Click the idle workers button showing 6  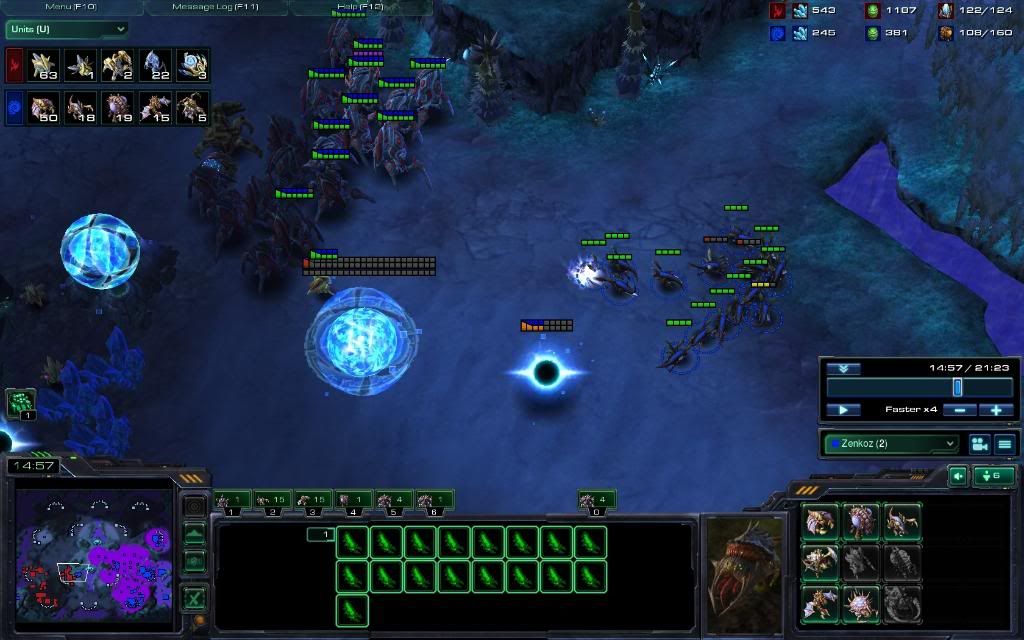994,476
